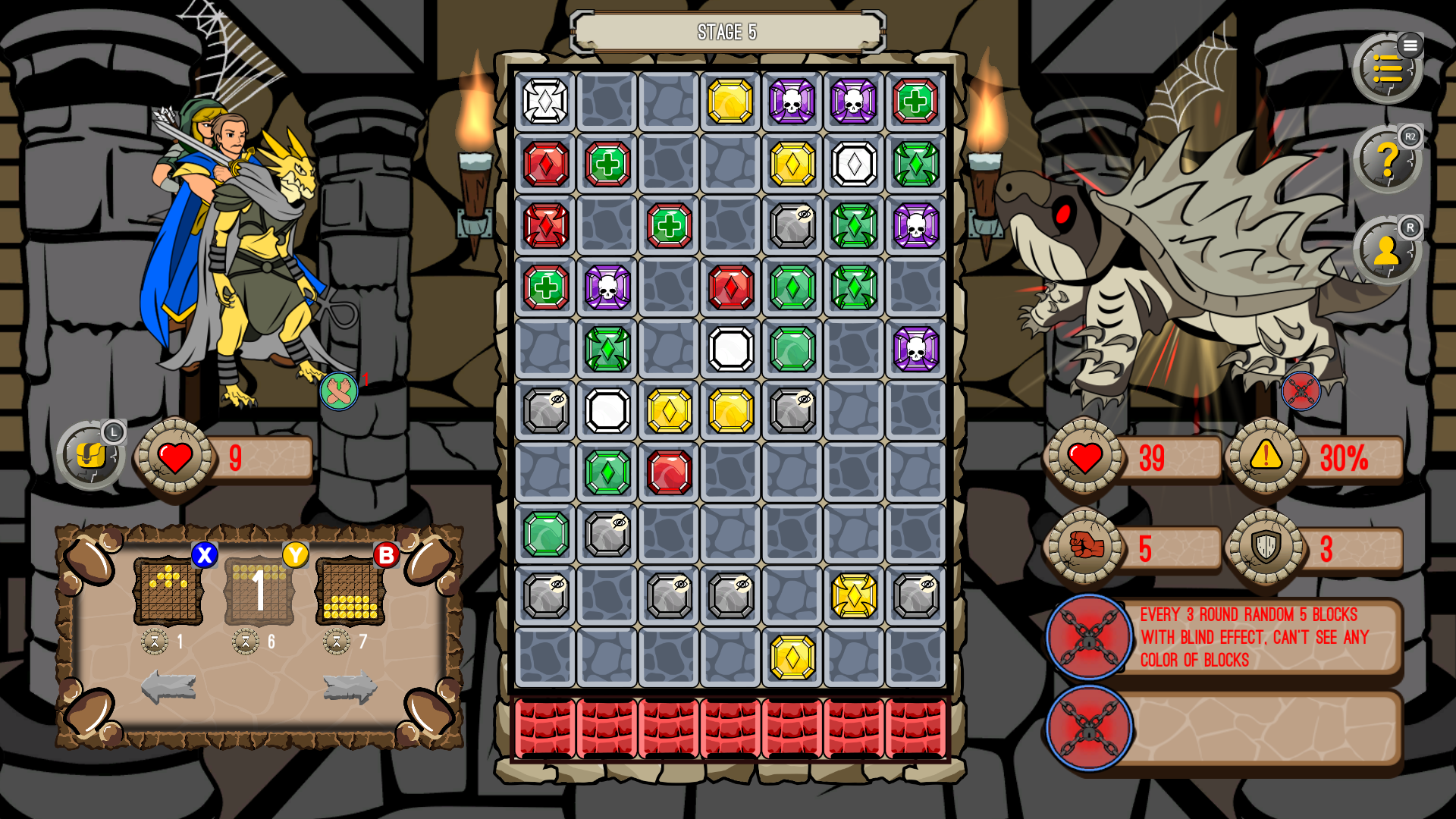Image resolution: width=1456 pixels, height=819 pixels.
Task: Select the Y skill card showing 1
Action: [259, 591]
